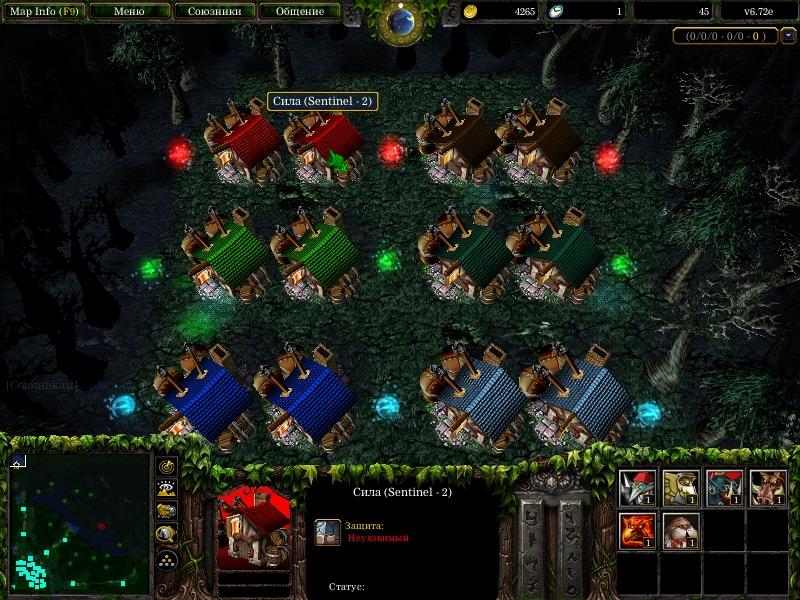This screenshot has height=600, width=800.
Task: Click the Защита armor icon
Action: tap(327, 532)
